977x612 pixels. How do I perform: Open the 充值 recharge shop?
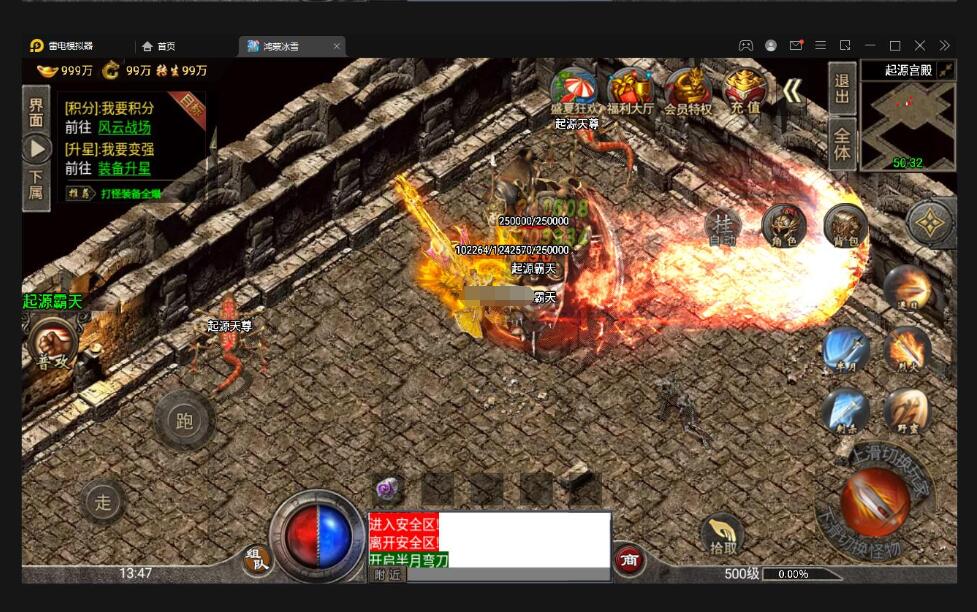click(x=745, y=90)
